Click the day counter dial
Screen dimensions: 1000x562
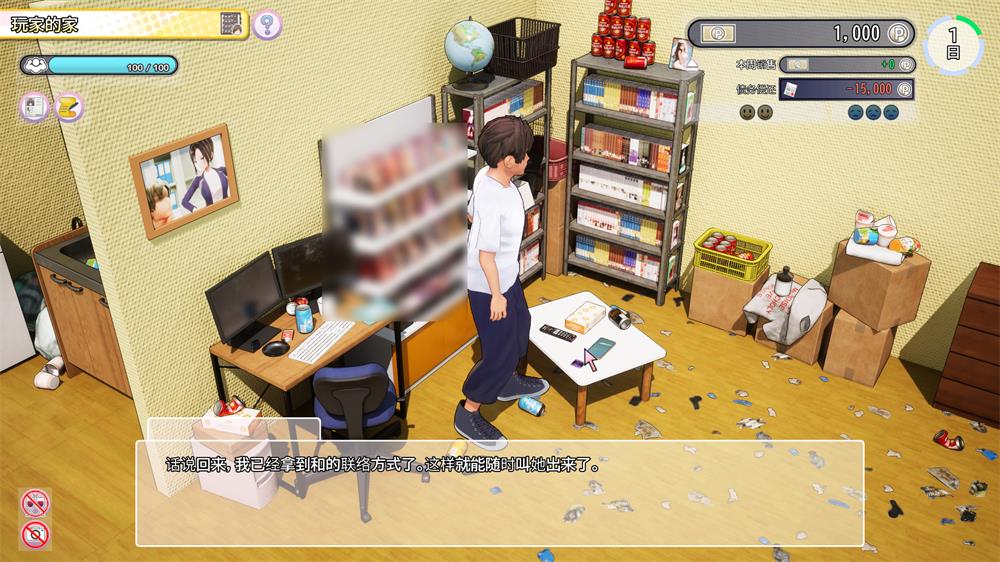(953, 45)
